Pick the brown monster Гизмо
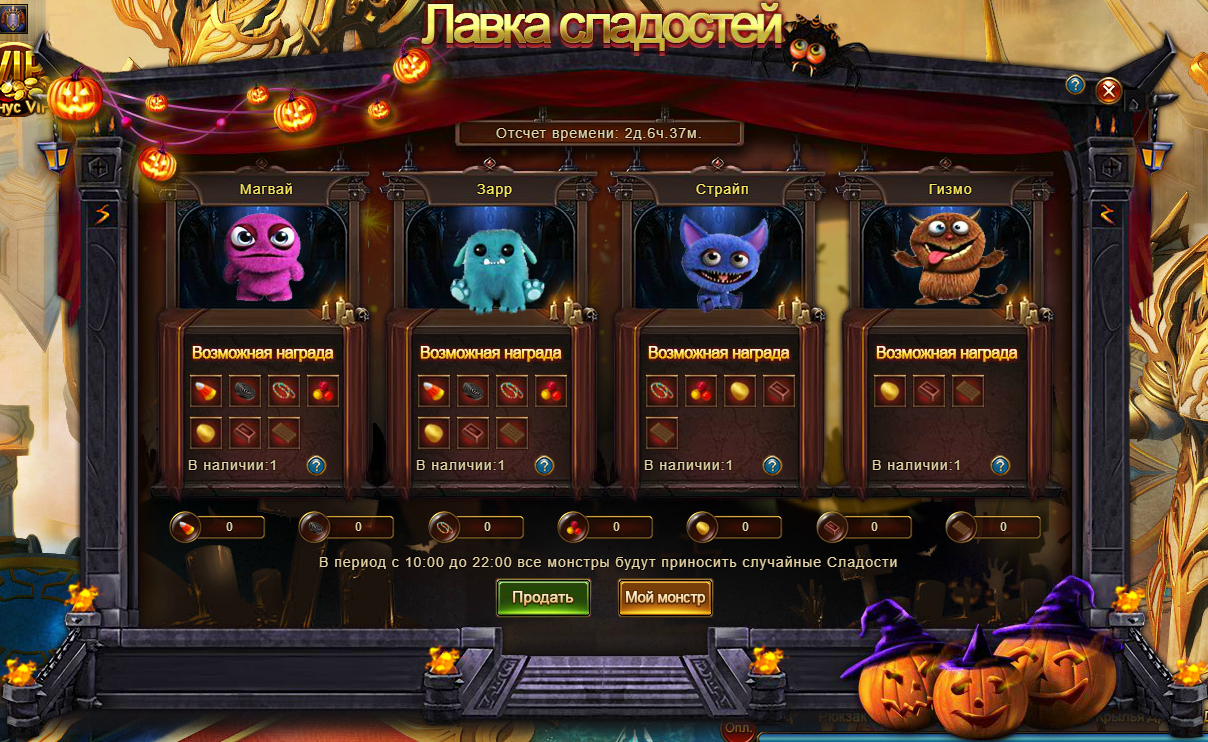Image resolution: width=1208 pixels, height=742 pixels. [946, 257]
